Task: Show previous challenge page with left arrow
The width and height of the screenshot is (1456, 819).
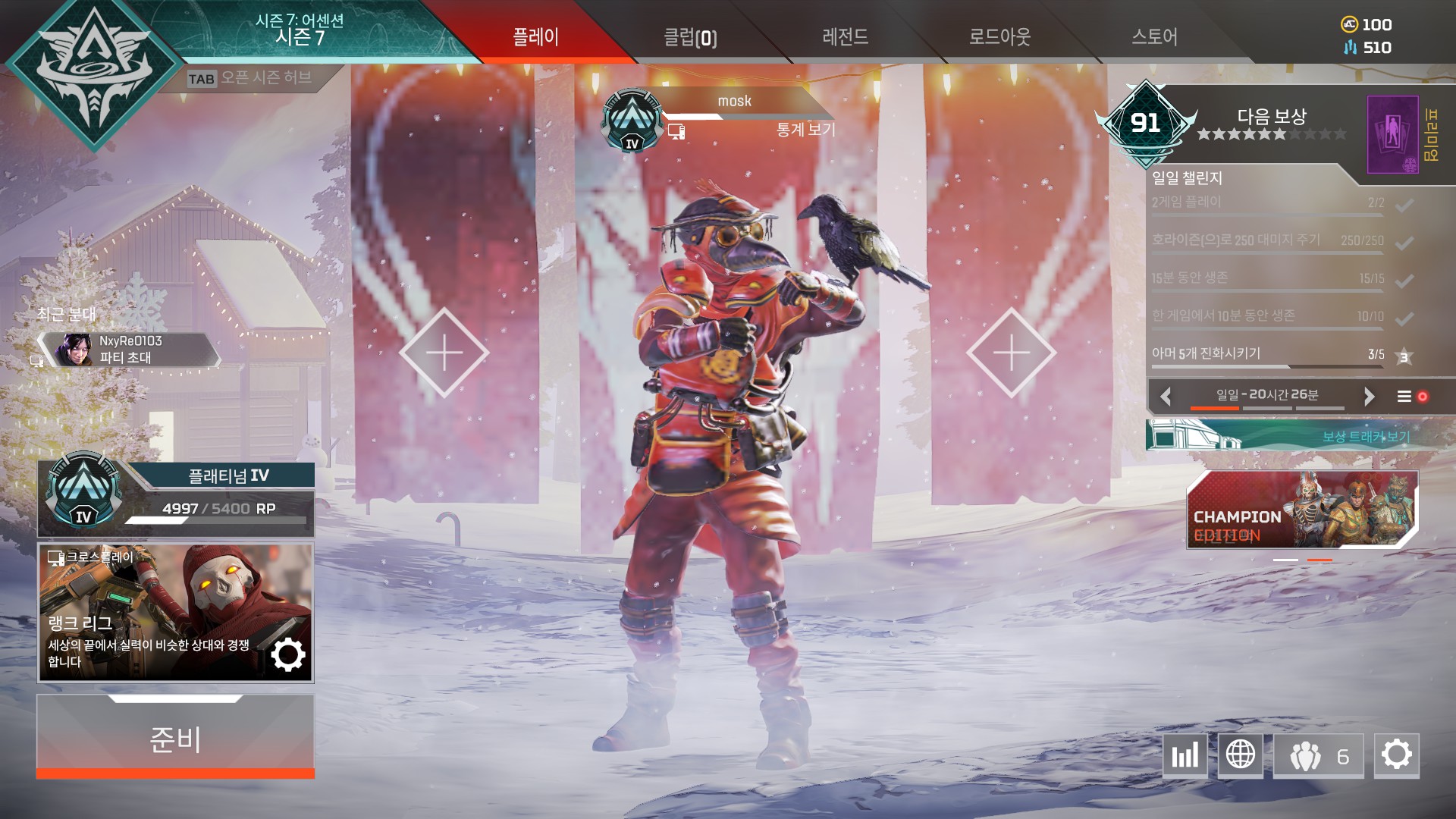Action: point(1166,396)
